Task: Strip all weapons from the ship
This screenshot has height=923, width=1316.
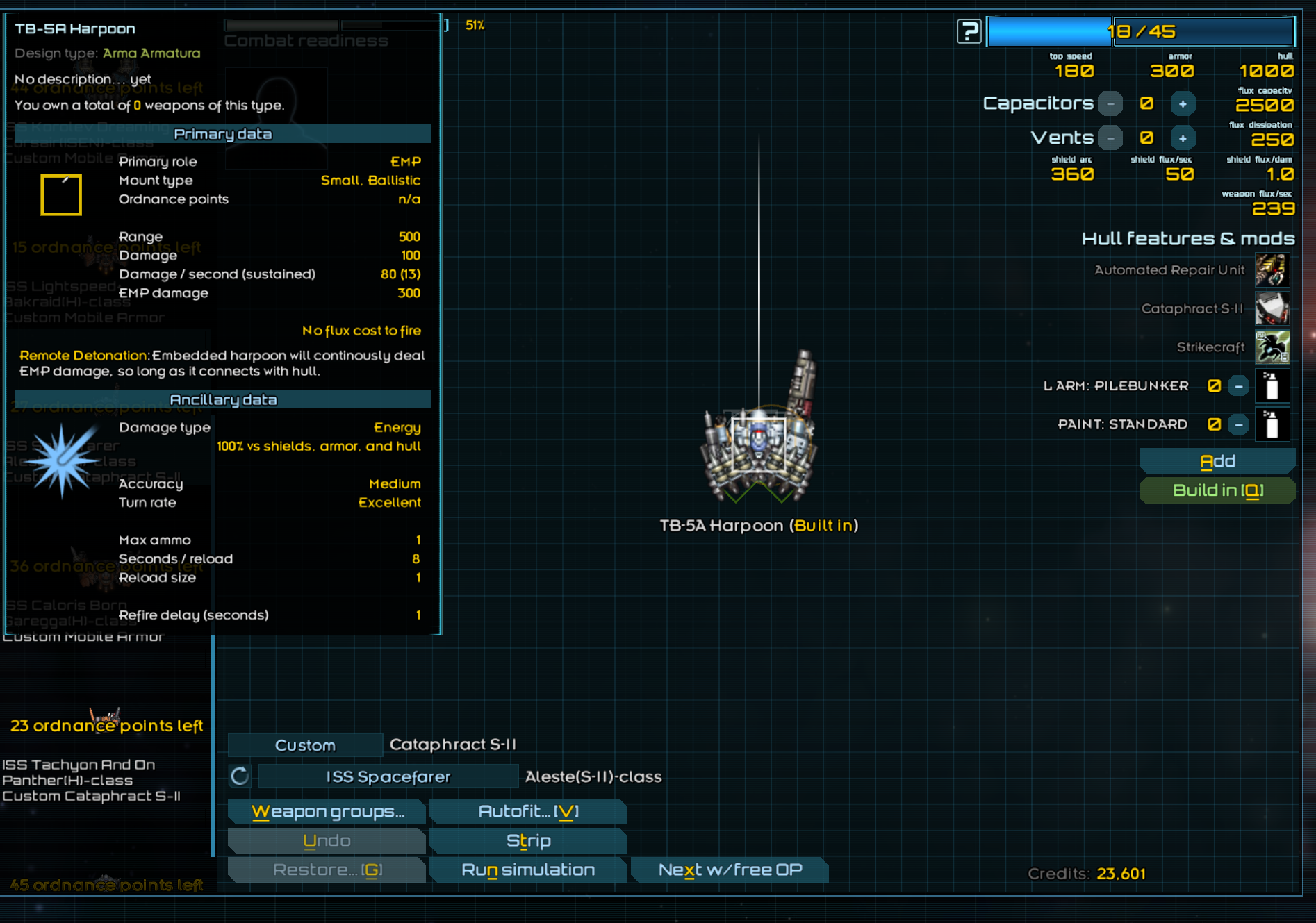Action: (528, 840)
